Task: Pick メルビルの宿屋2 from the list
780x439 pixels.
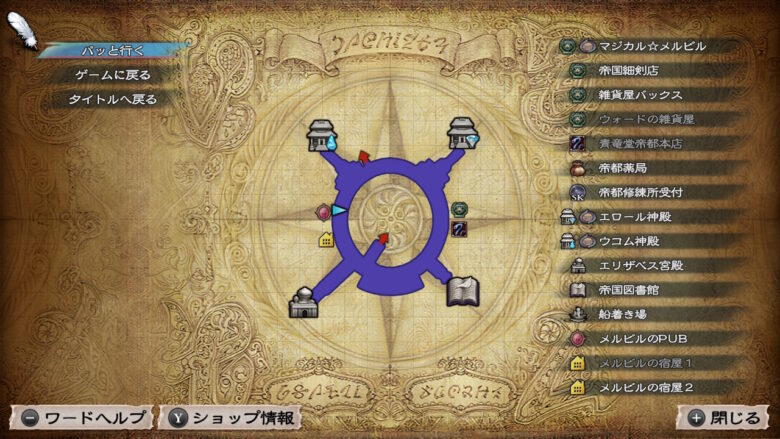Action: (x=645, y=387)
